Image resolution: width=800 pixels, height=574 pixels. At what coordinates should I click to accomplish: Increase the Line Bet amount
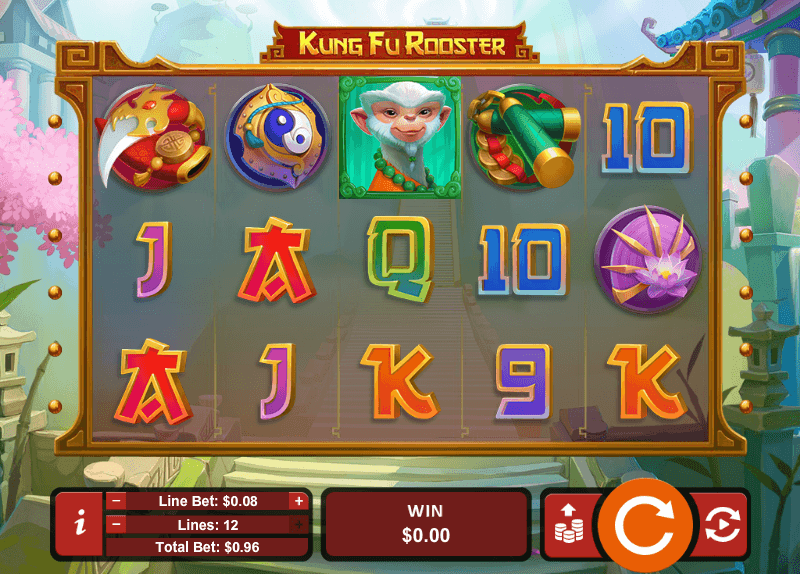298,501
